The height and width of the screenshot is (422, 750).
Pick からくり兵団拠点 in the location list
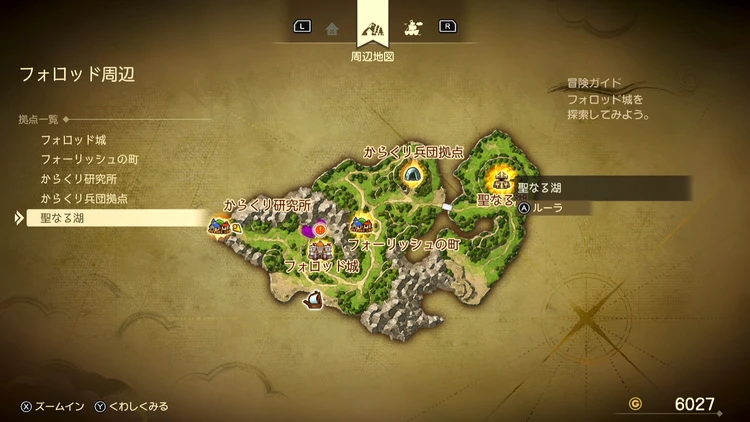(86, 198)
